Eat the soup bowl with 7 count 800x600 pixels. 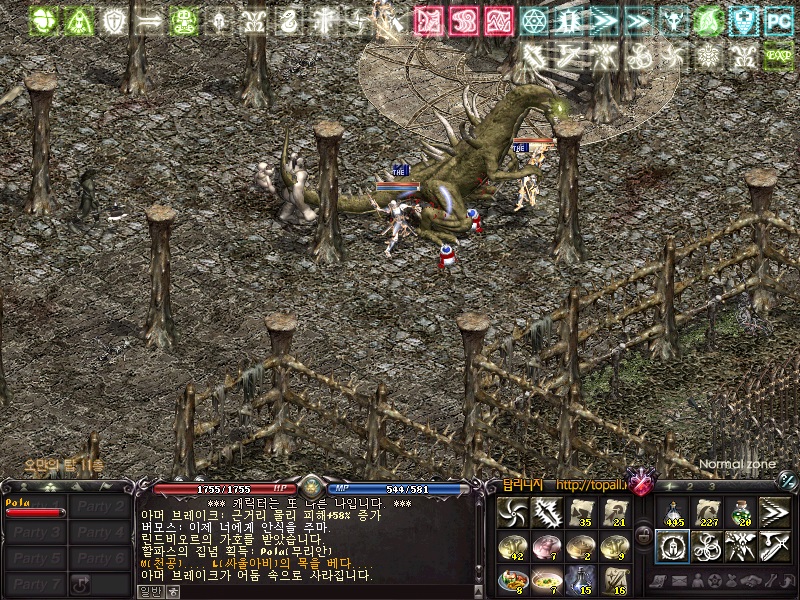[546, 579]
